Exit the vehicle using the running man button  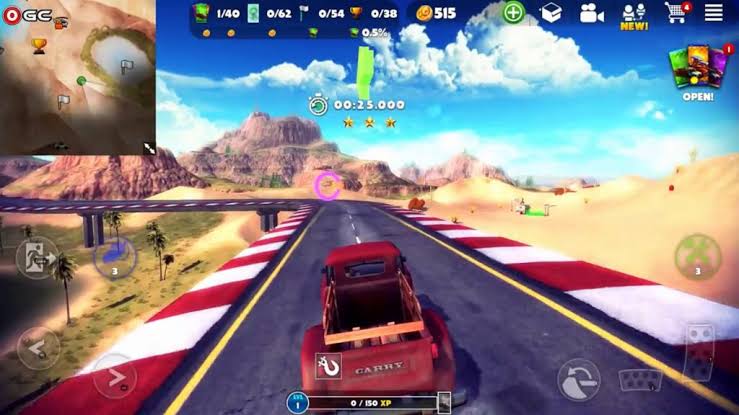click(36, 258)
